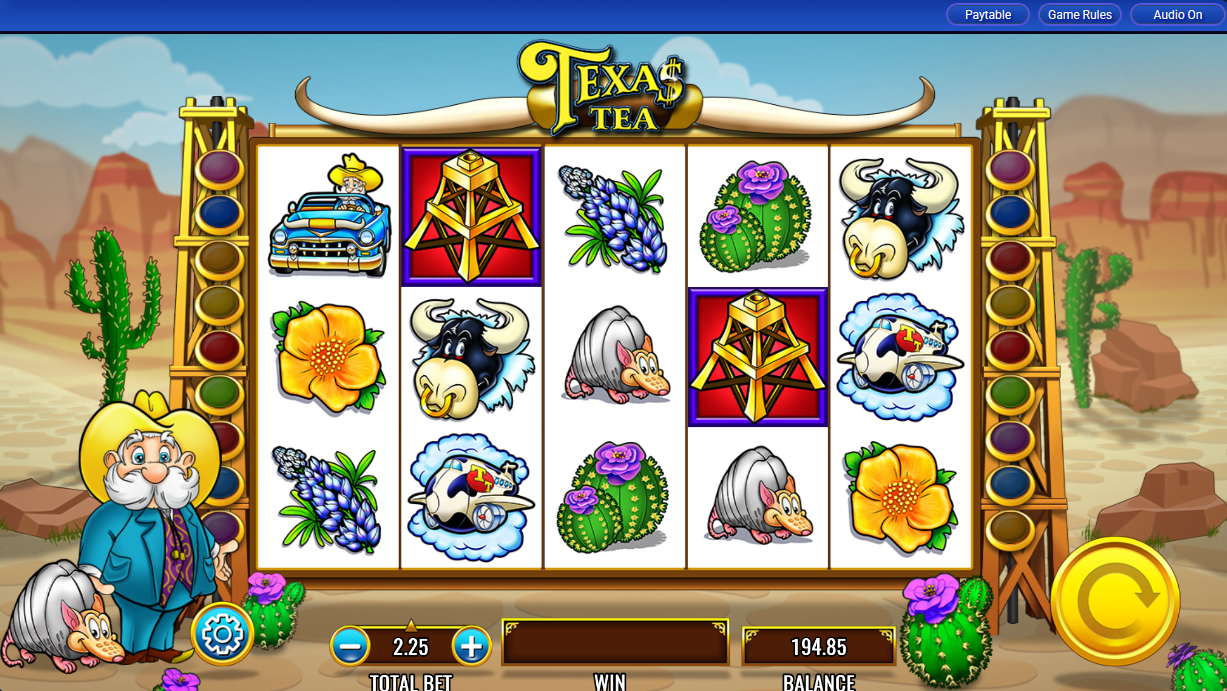Toggle the Audio On button
The height and width of the screenshot is (691, 1227).
(x=1177, y=15)
